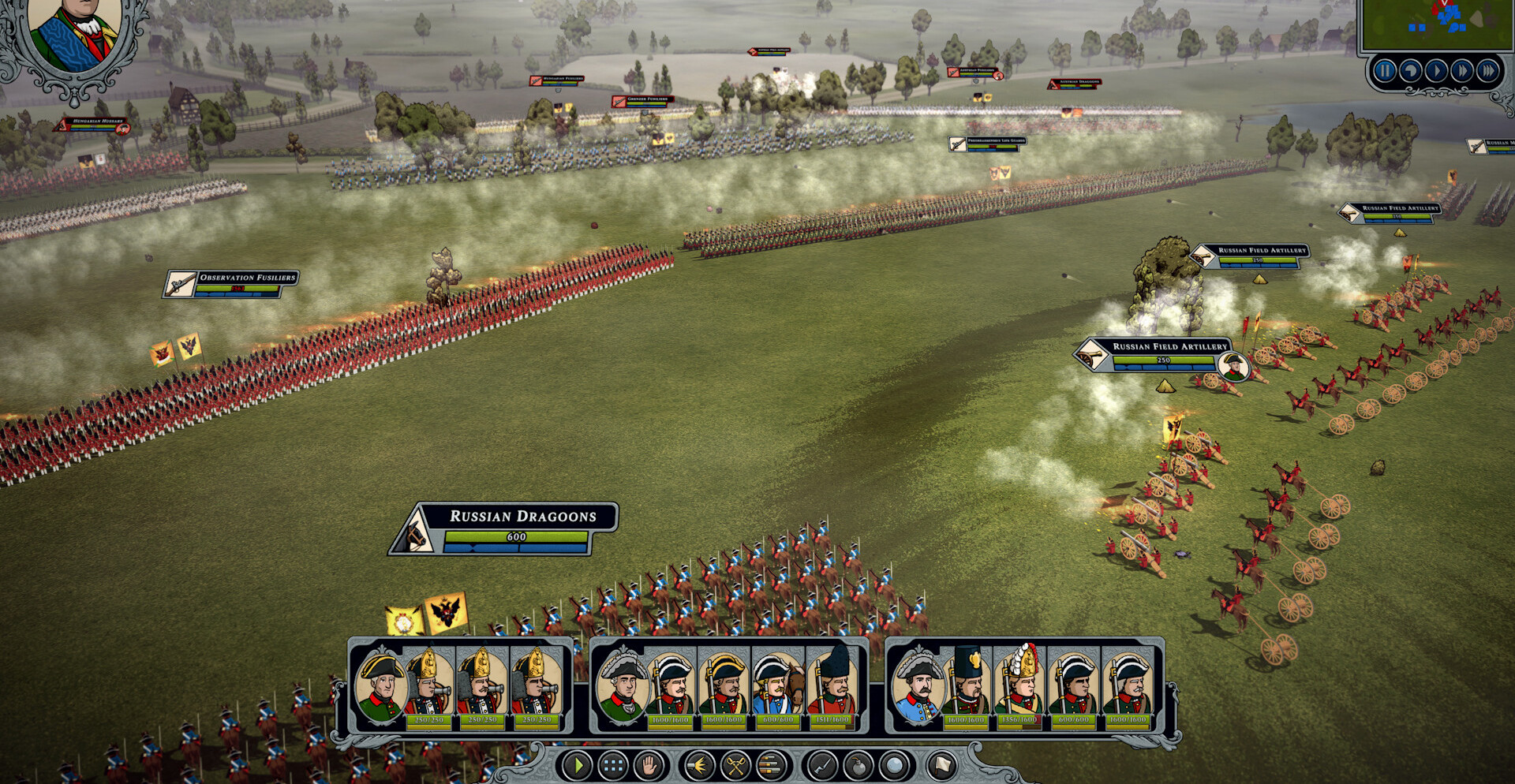The height and width of the screenshot is (784, 1515).
Task: Open the formation grid button
Action: pyautogui.click(x=614, y=764)
